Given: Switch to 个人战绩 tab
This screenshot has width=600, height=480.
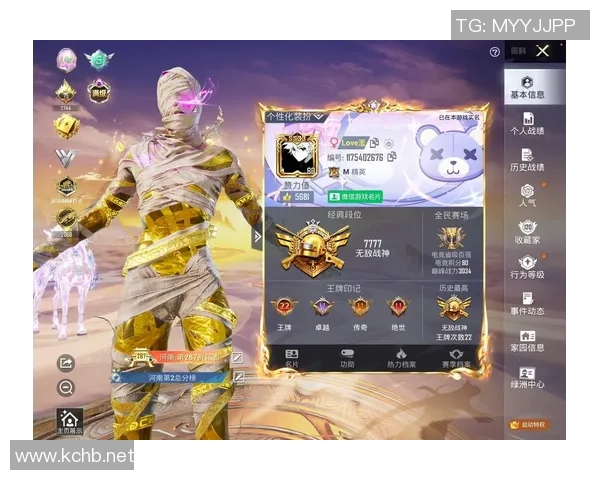Looking at the screenshot, I should (527, 124).
